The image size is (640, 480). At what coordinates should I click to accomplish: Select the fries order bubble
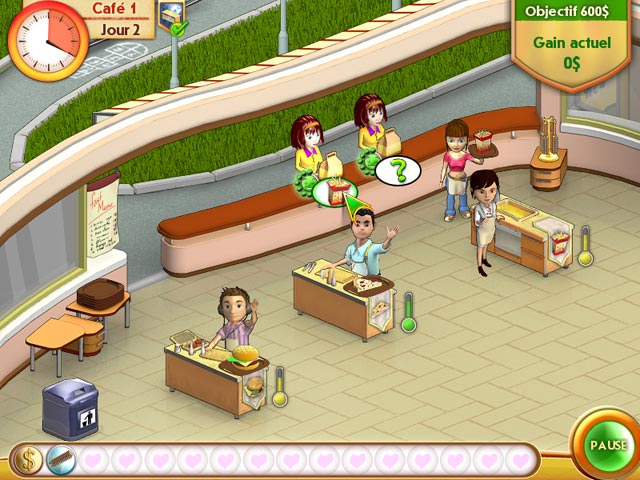[336, 189]
